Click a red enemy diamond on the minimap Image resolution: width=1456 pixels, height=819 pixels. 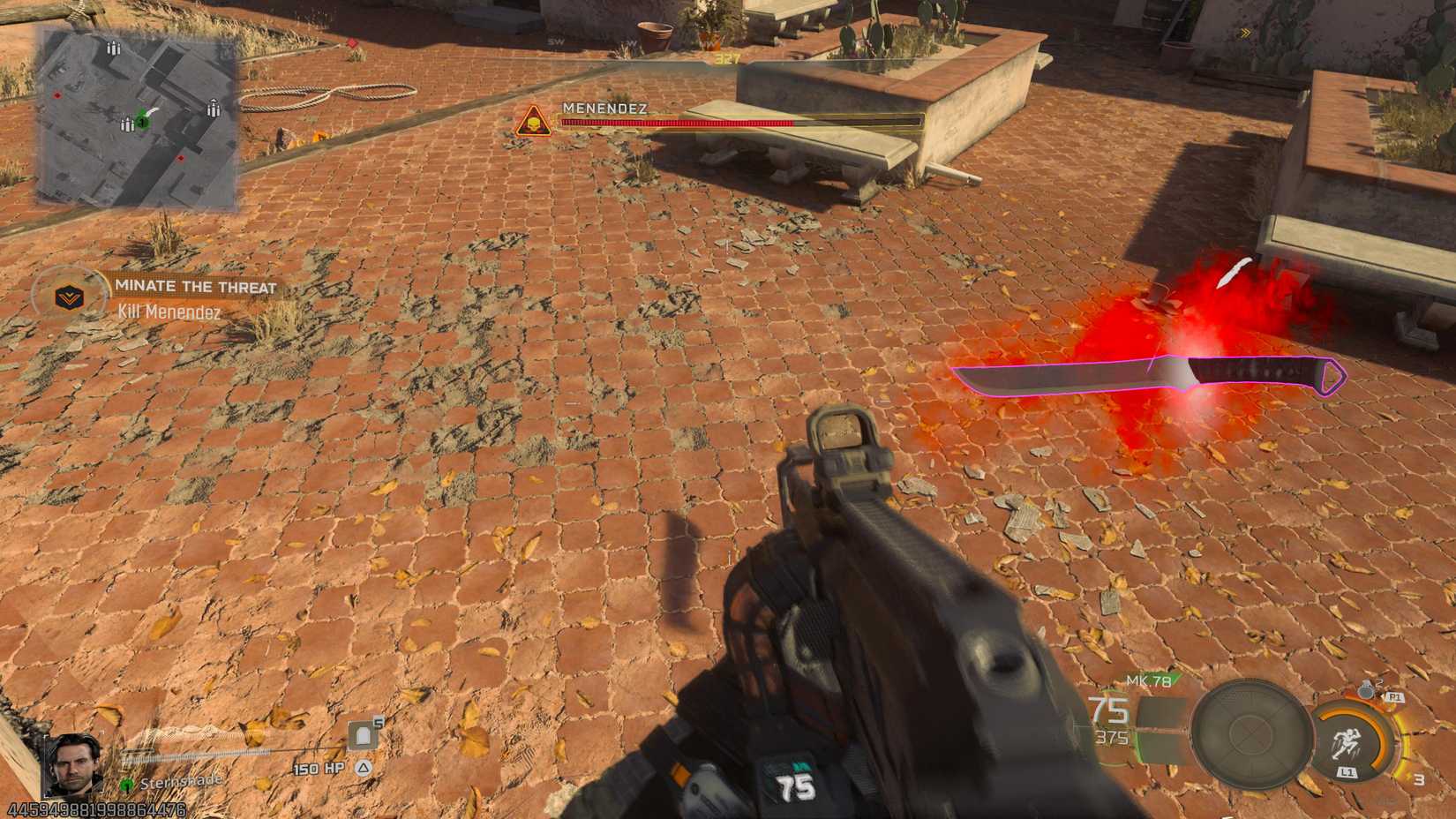[57, 95]
